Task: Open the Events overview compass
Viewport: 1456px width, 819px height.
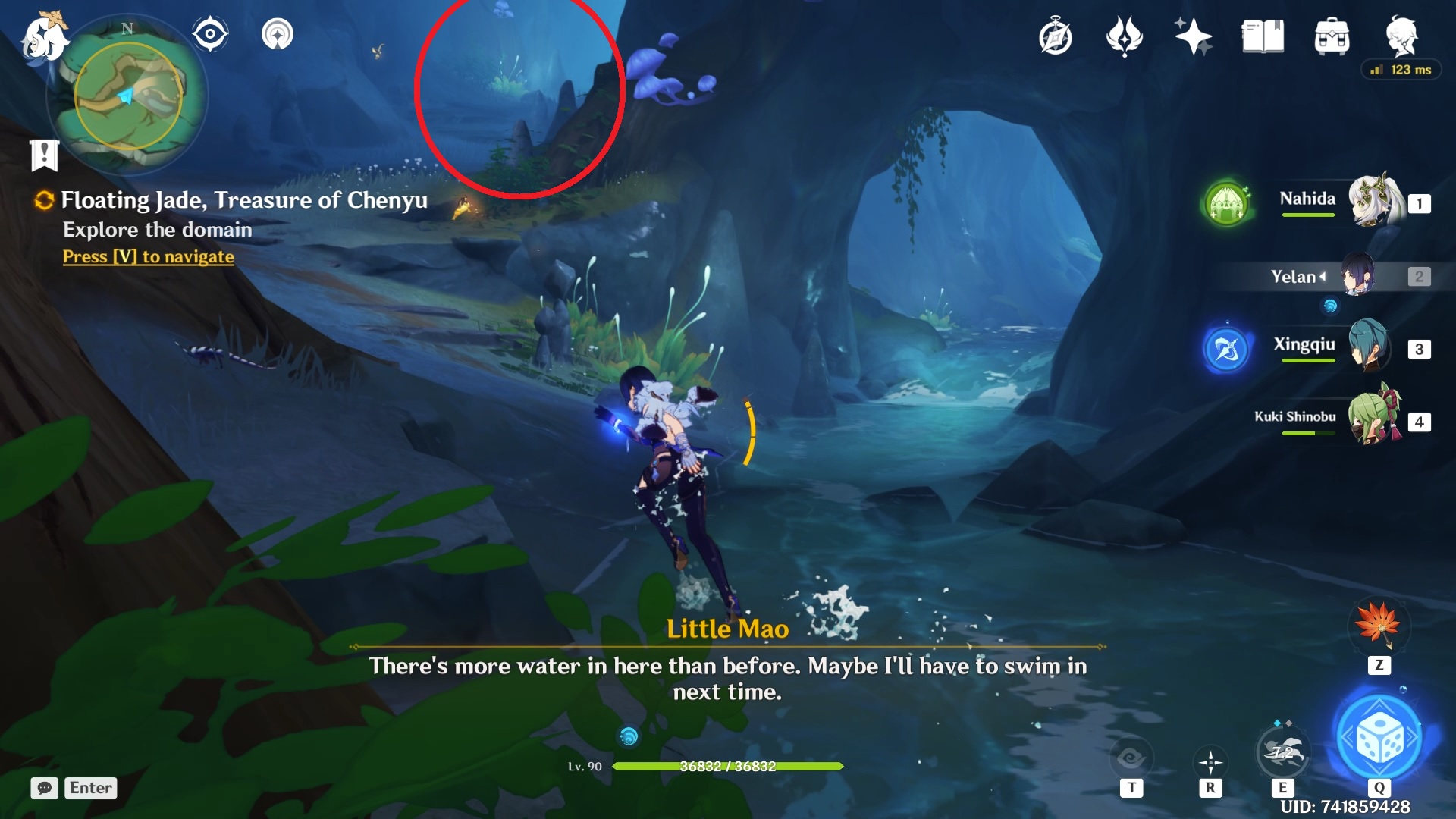Action: click(x=1055, y=36)
